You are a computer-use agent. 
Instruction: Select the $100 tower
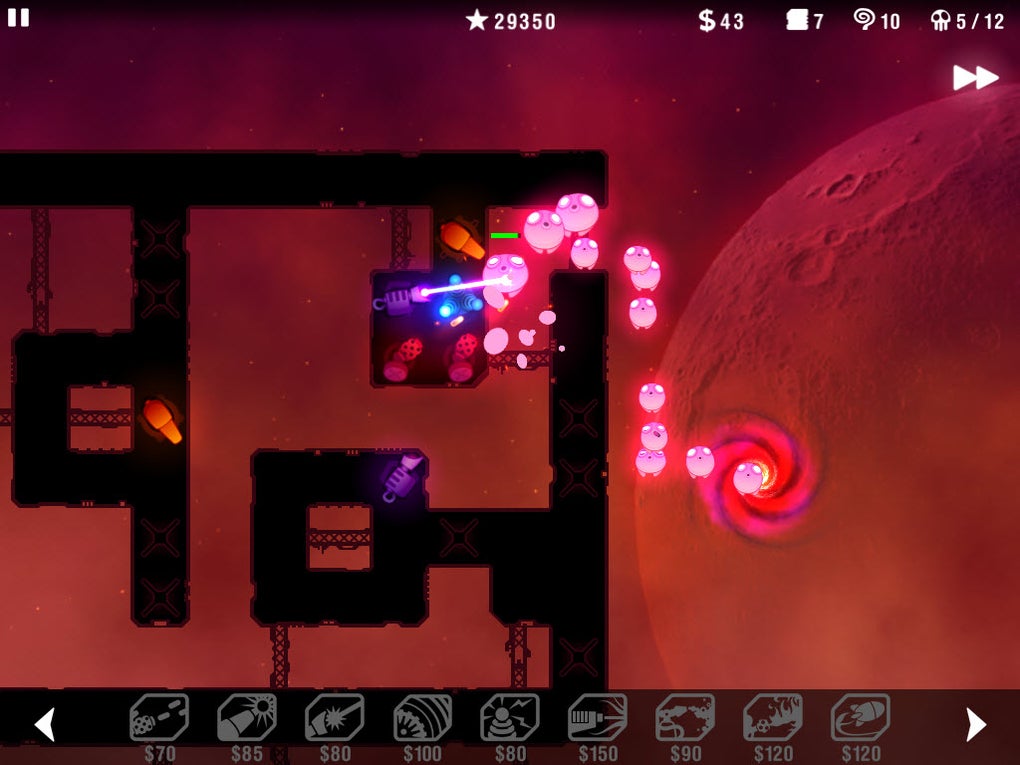(422, 718)
